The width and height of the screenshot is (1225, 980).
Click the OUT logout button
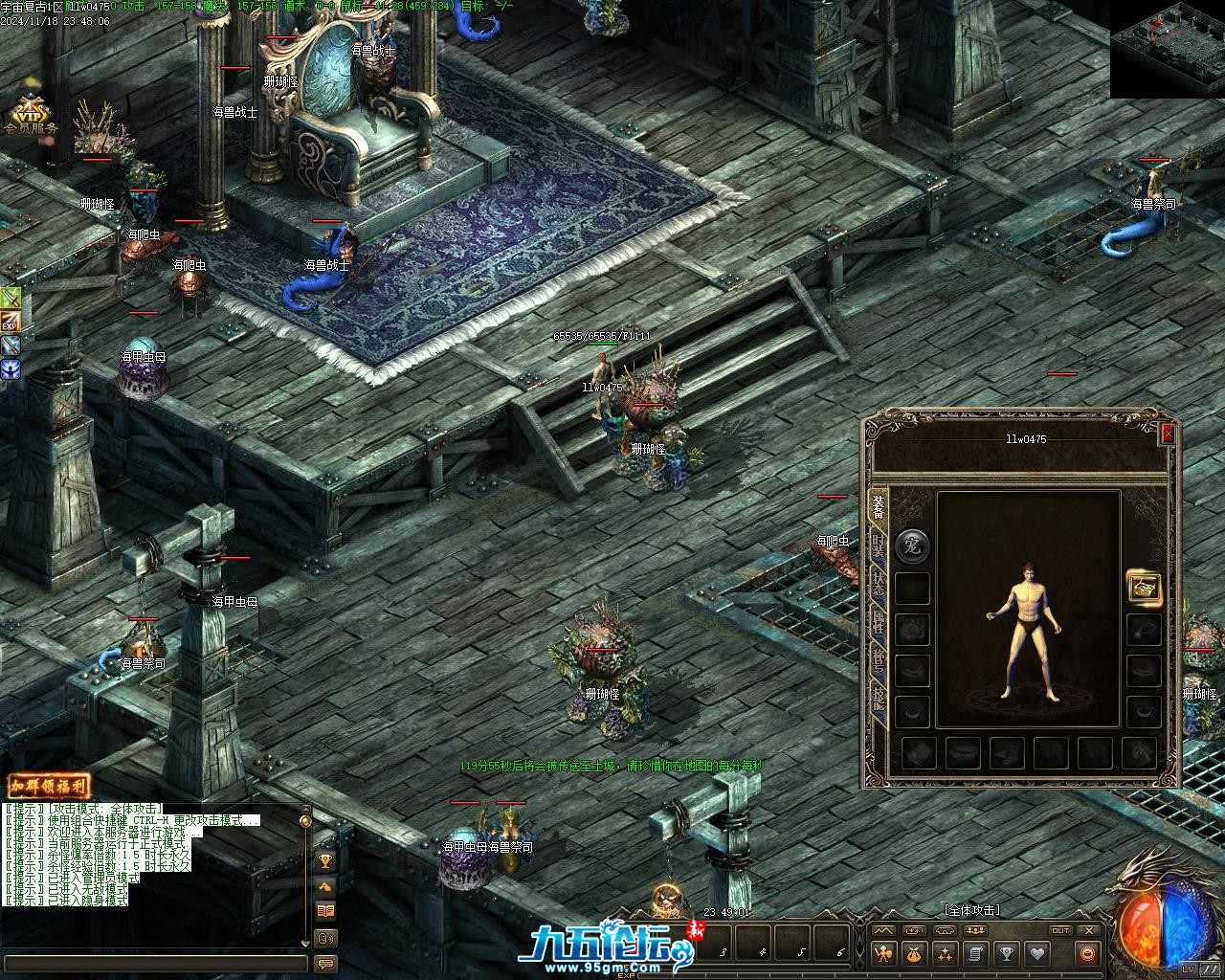point(1060,930)
